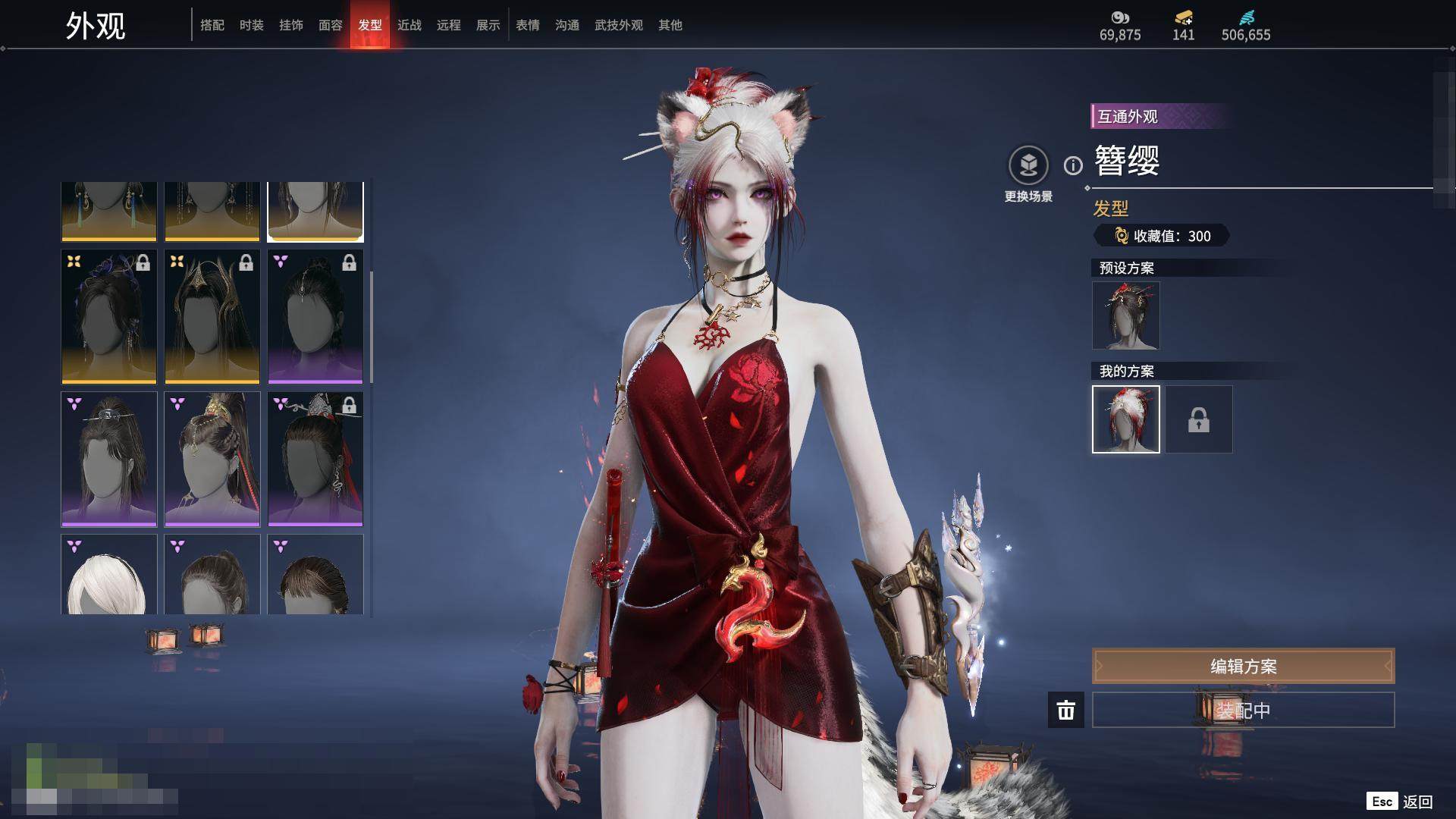Click the 装配中 button

click(x=1243, y=711)
